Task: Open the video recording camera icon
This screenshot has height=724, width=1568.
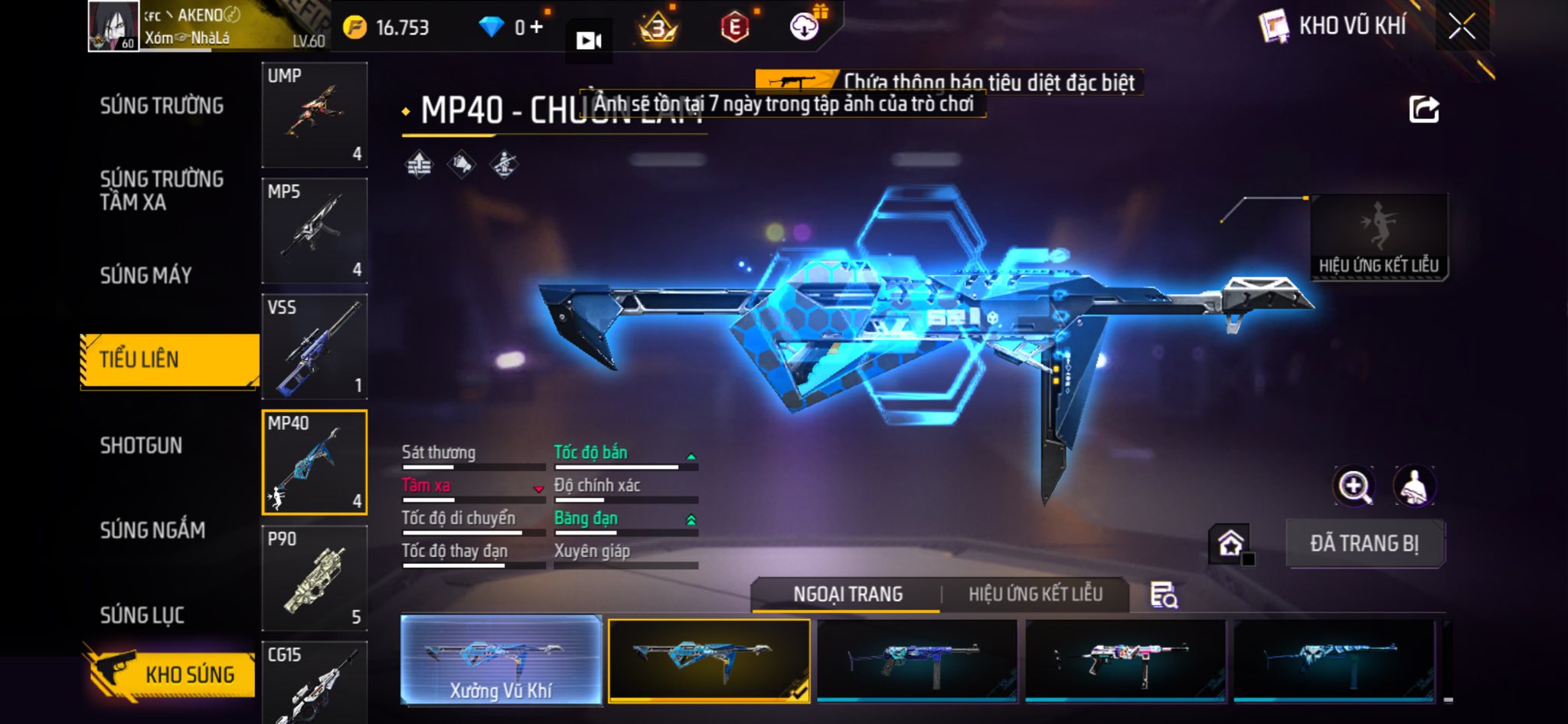Action: [x=588, y=41]
